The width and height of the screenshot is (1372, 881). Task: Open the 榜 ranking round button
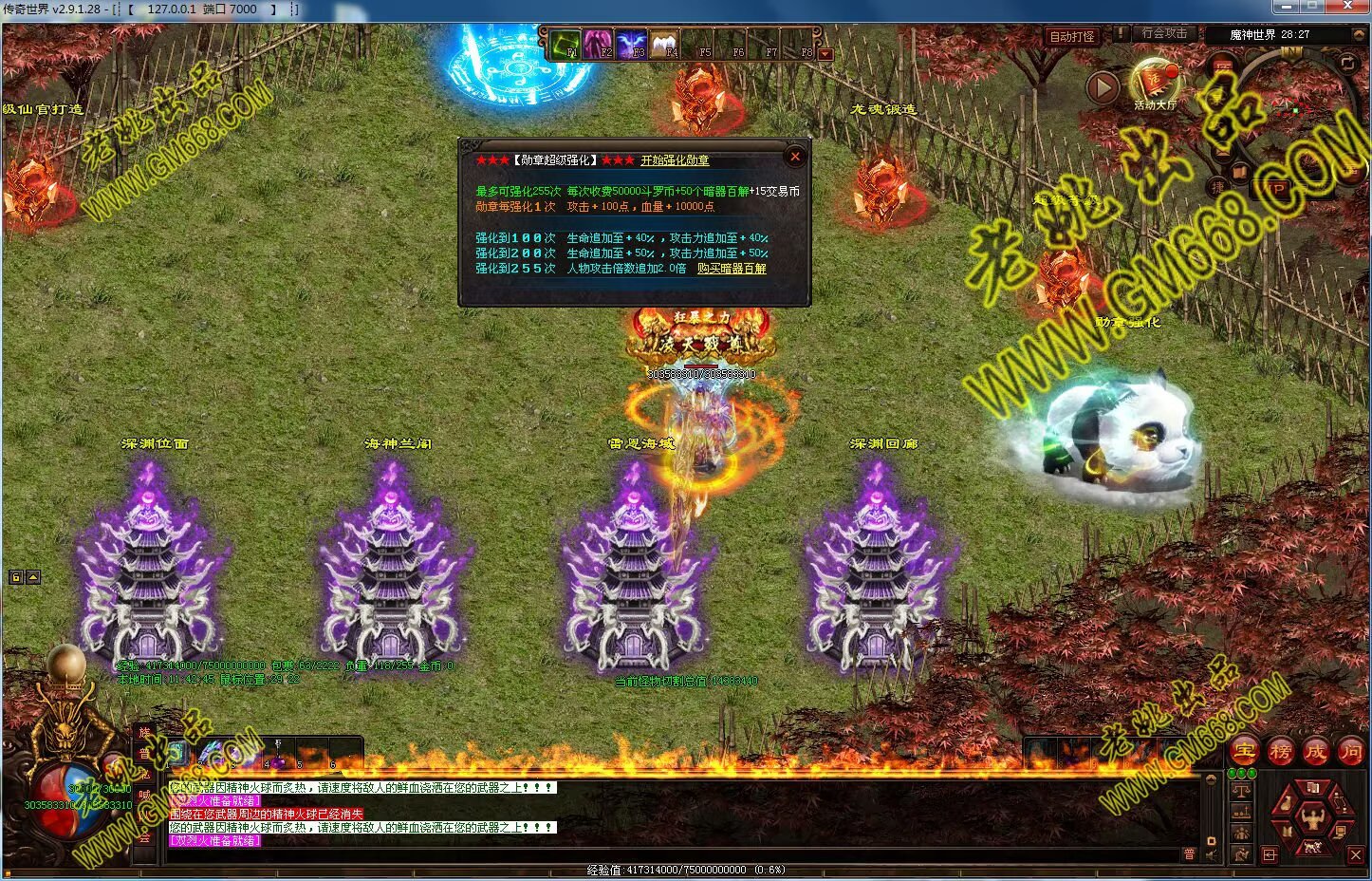coord(1280,751)
